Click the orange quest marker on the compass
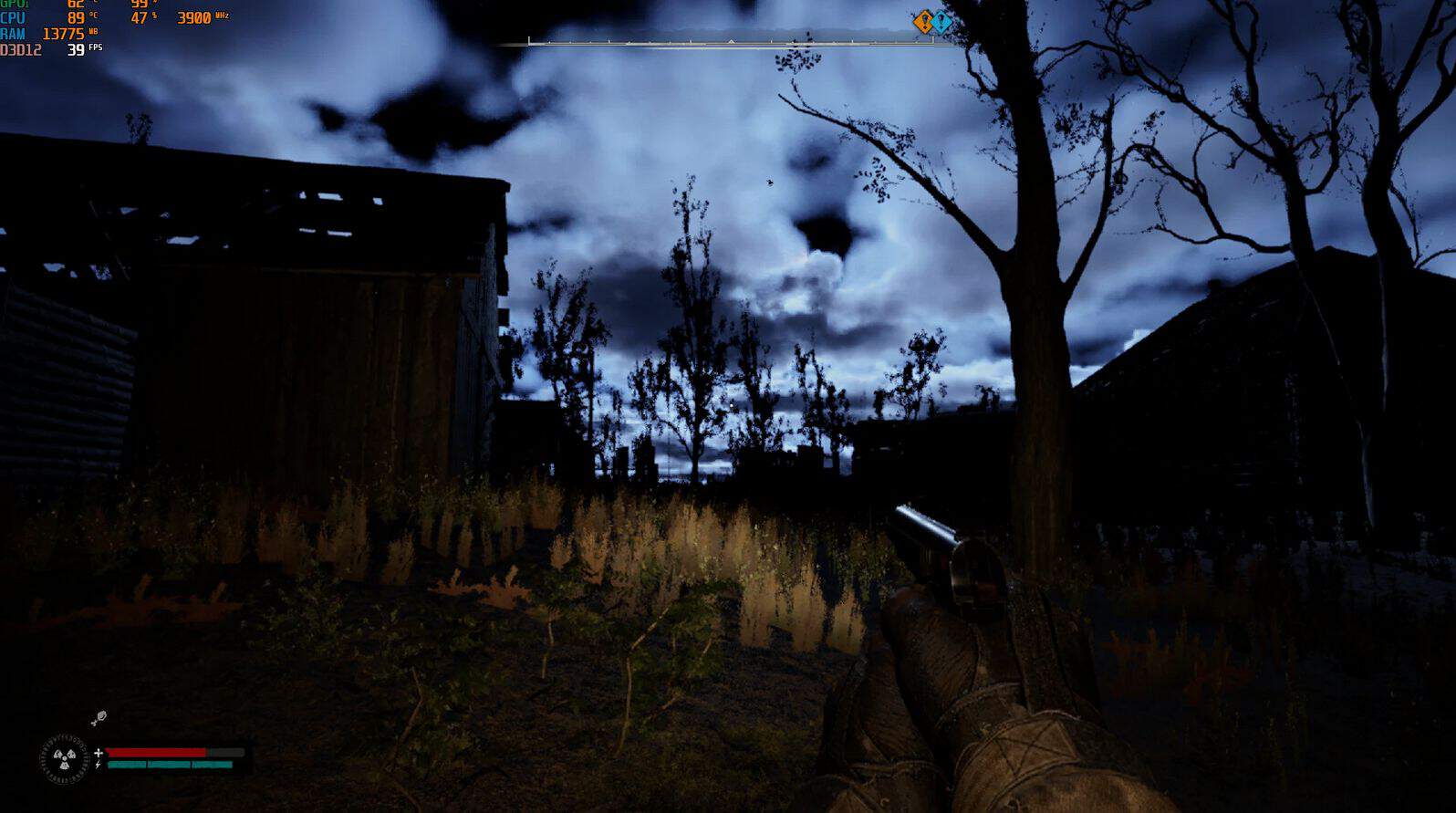This screenshot has width=1456, height=813. (x=924, y=21)
